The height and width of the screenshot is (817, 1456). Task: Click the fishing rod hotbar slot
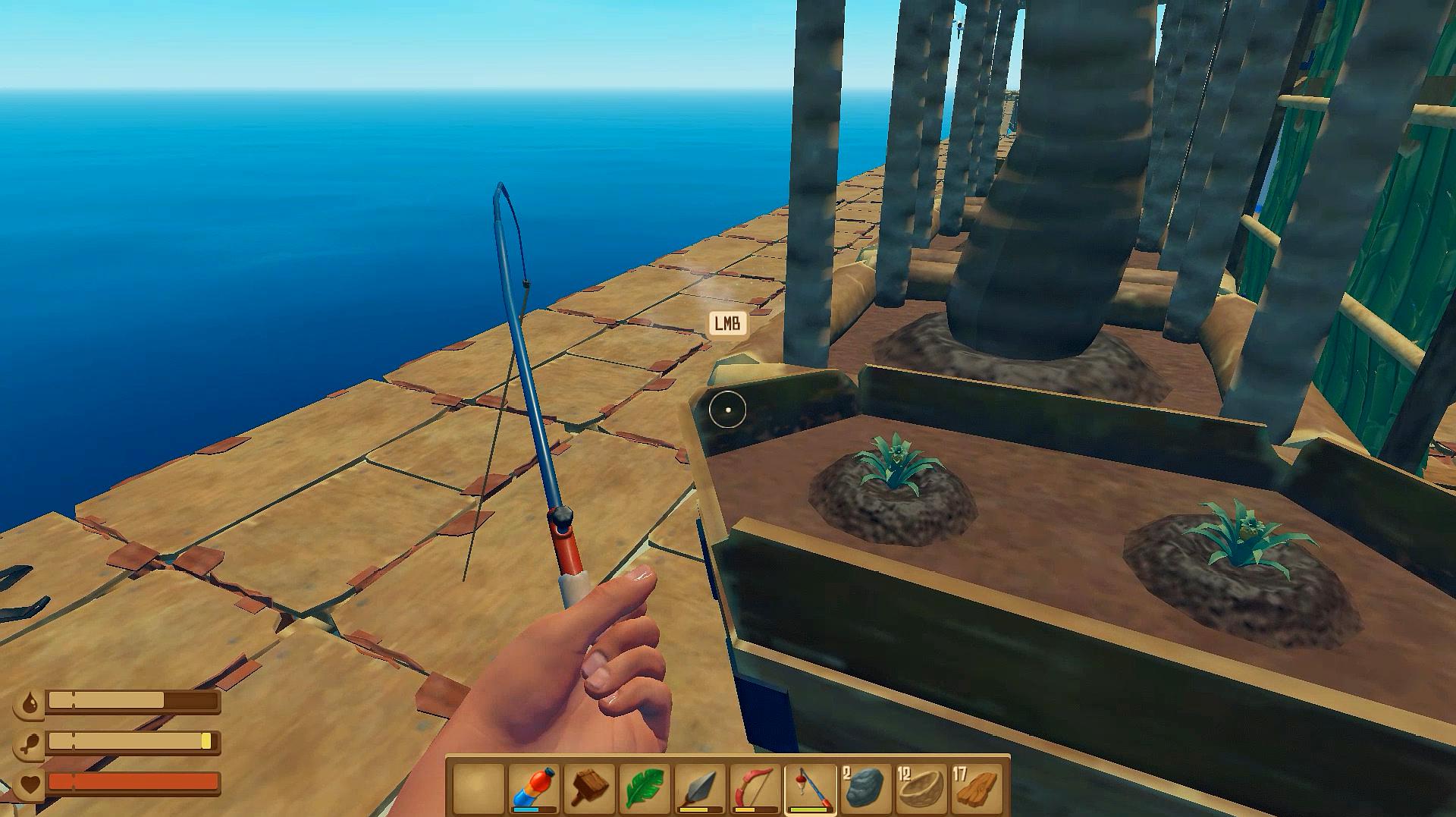point(811,787)
